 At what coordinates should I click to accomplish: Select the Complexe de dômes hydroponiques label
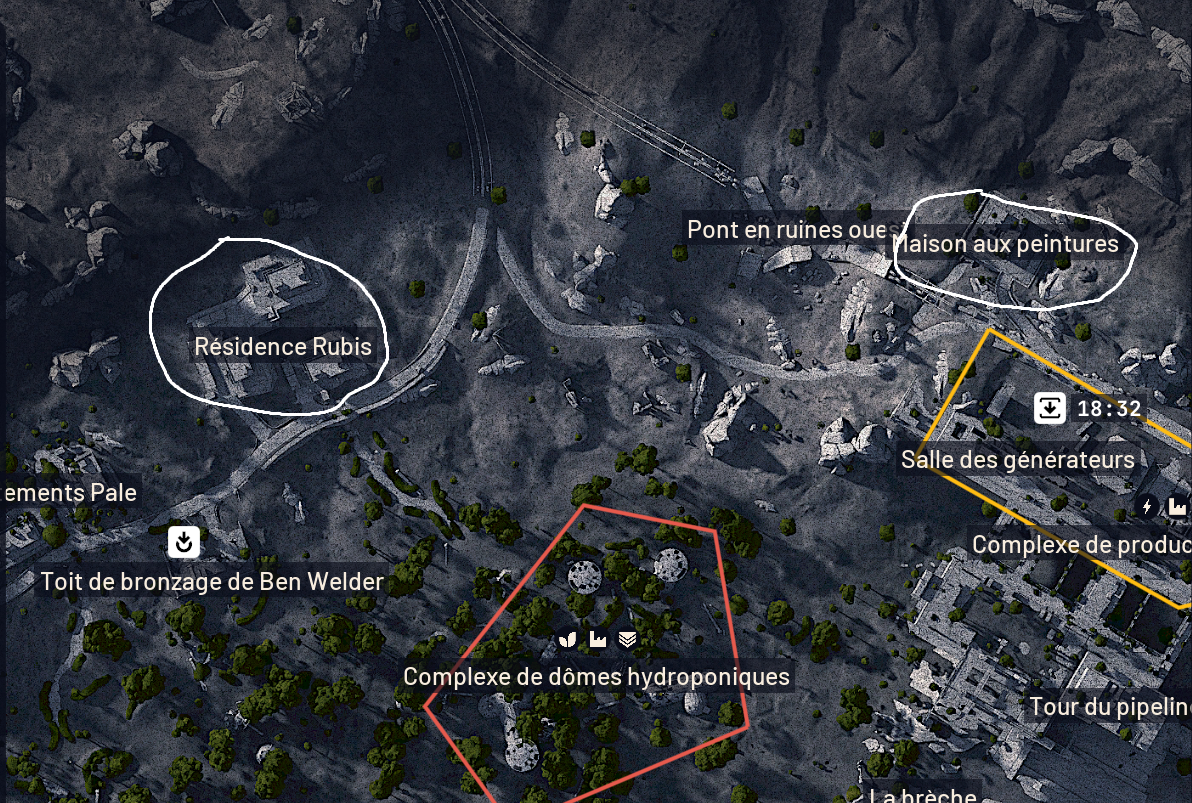(x=596, y=677)
